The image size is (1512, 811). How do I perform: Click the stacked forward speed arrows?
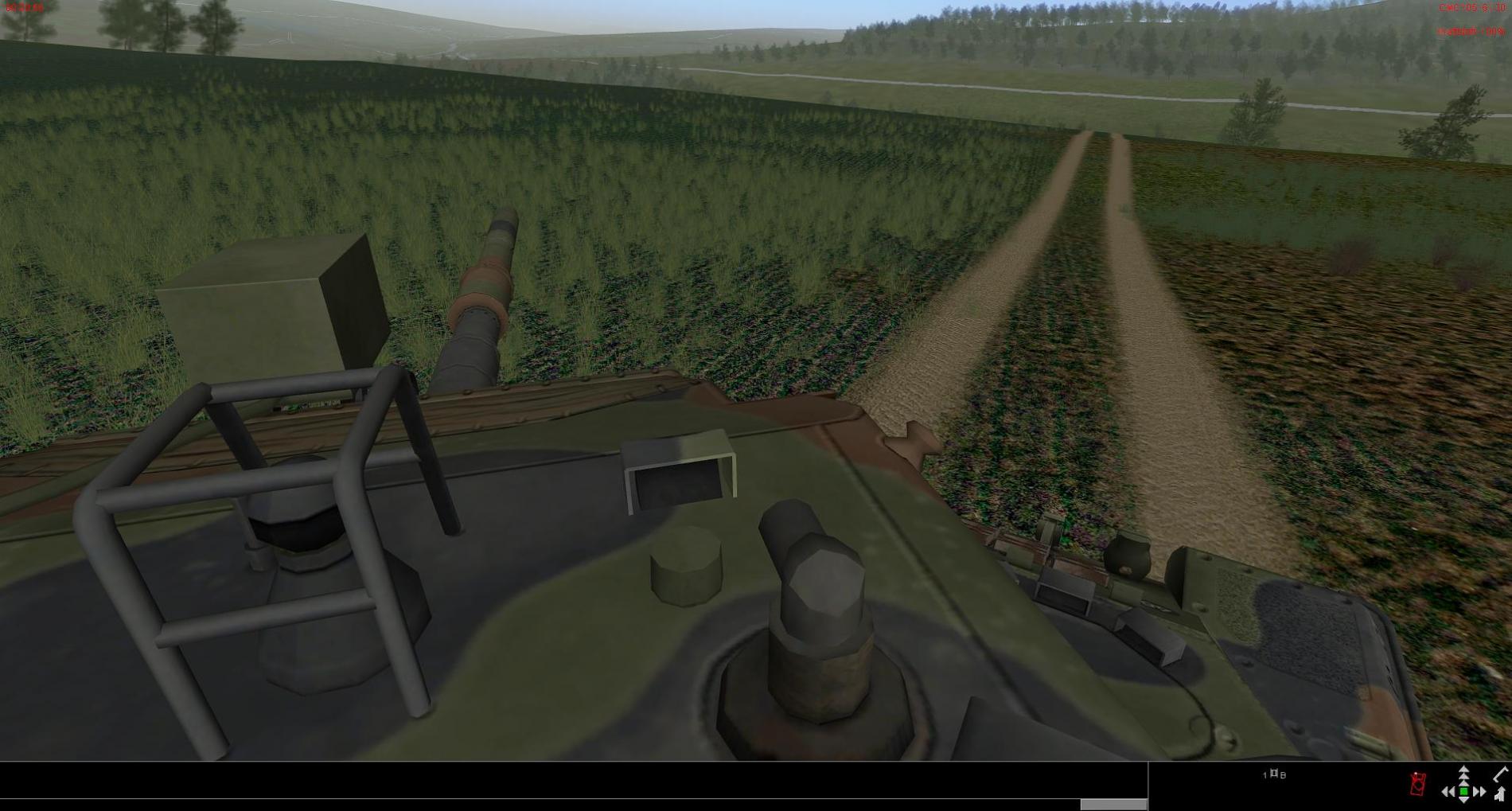click(1463, 775)
